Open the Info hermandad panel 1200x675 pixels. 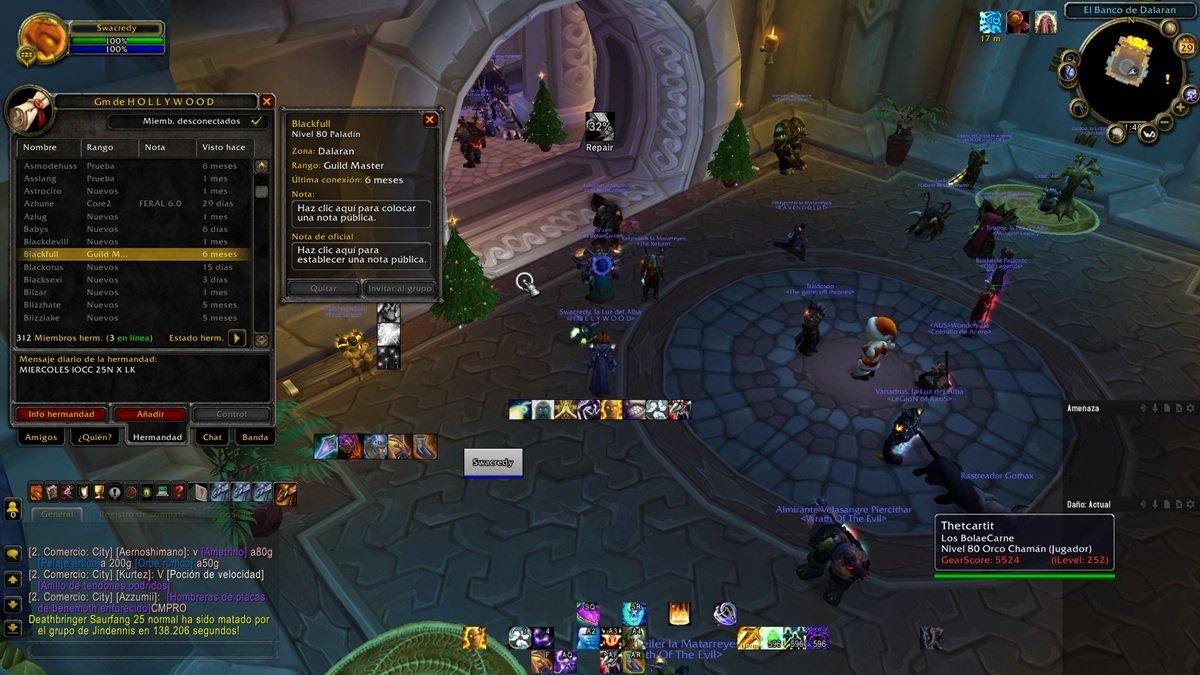tap(61, 414)
